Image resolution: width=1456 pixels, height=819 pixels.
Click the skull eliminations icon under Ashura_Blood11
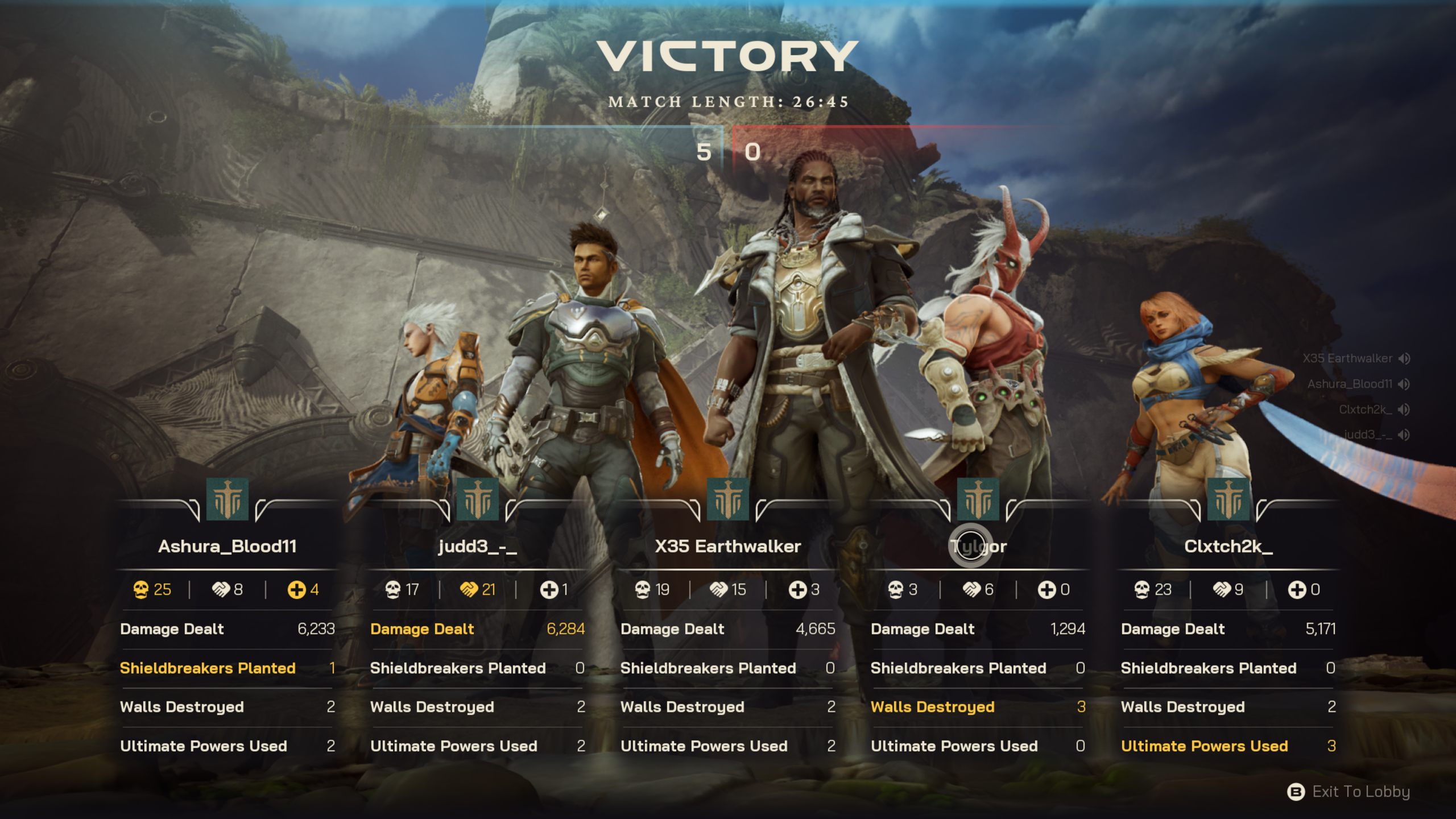pos(140,590)
